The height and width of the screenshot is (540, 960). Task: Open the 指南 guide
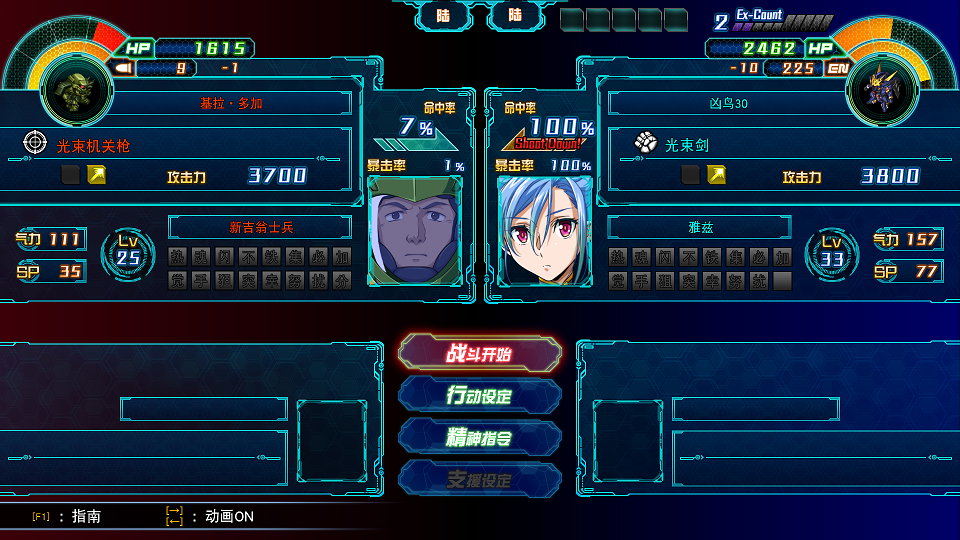70,516
